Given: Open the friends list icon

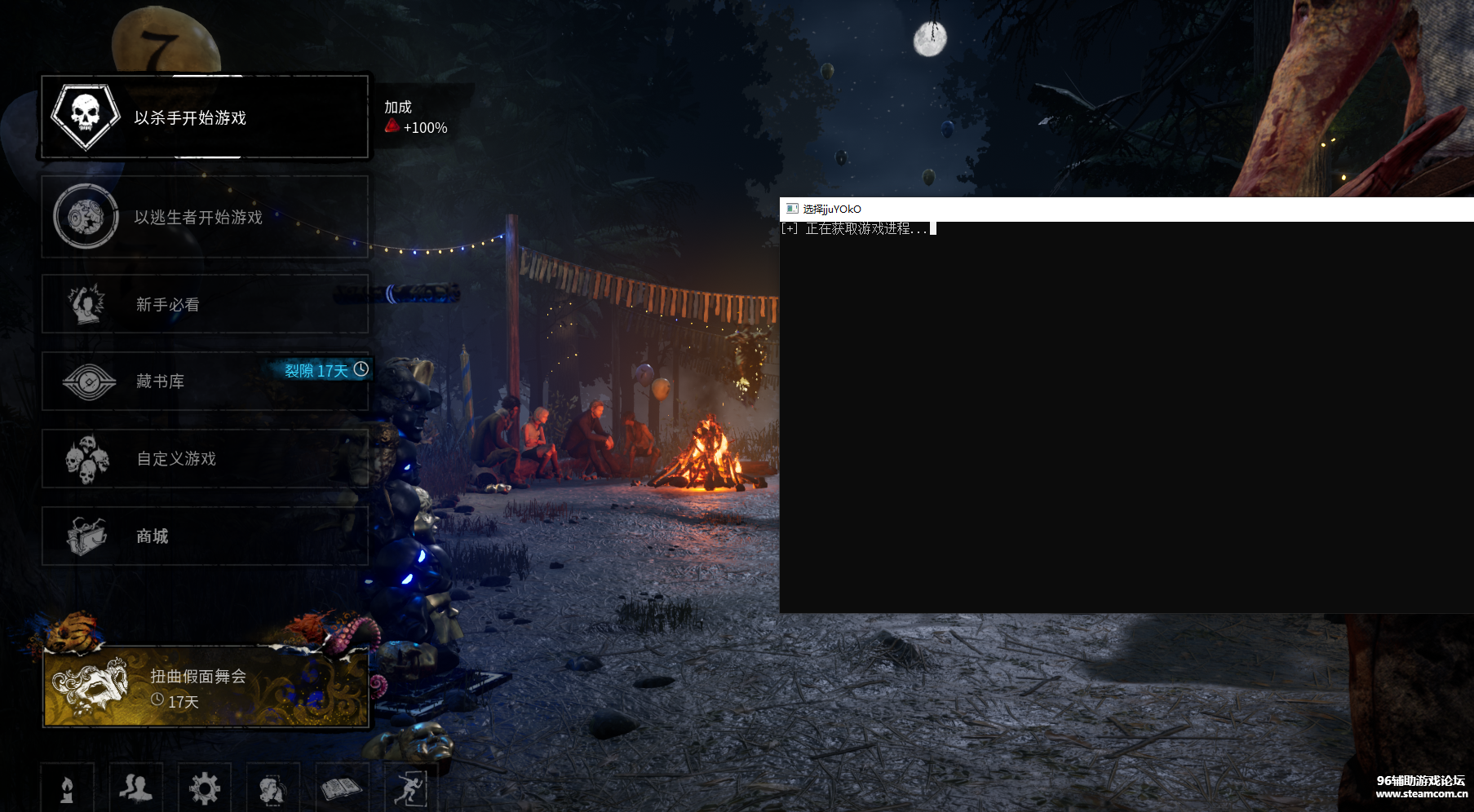Looking at the screenshot, I should pos(135,788).
